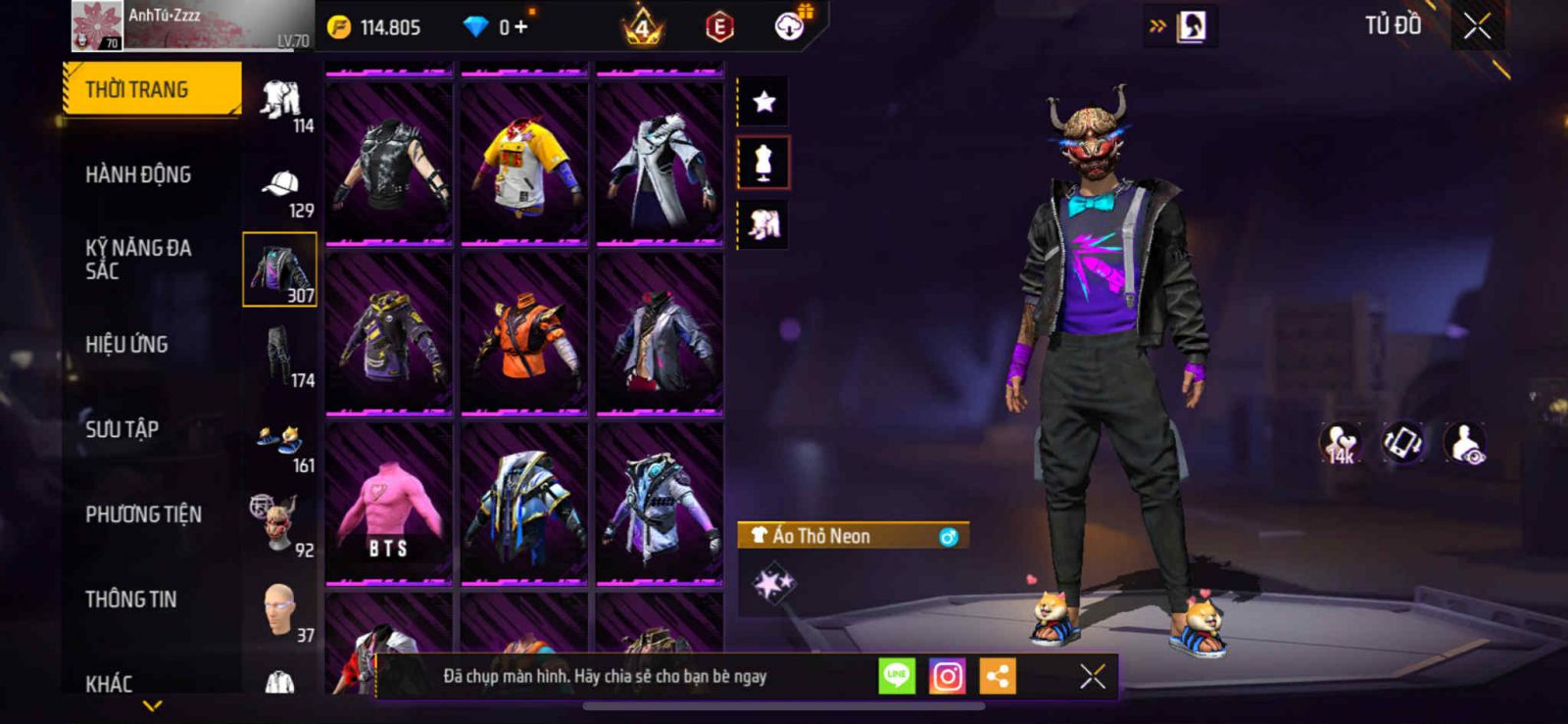This screenshot has width=1568, height=724.
Task: Switch to Hành Động category
Action: coord(138,174)
